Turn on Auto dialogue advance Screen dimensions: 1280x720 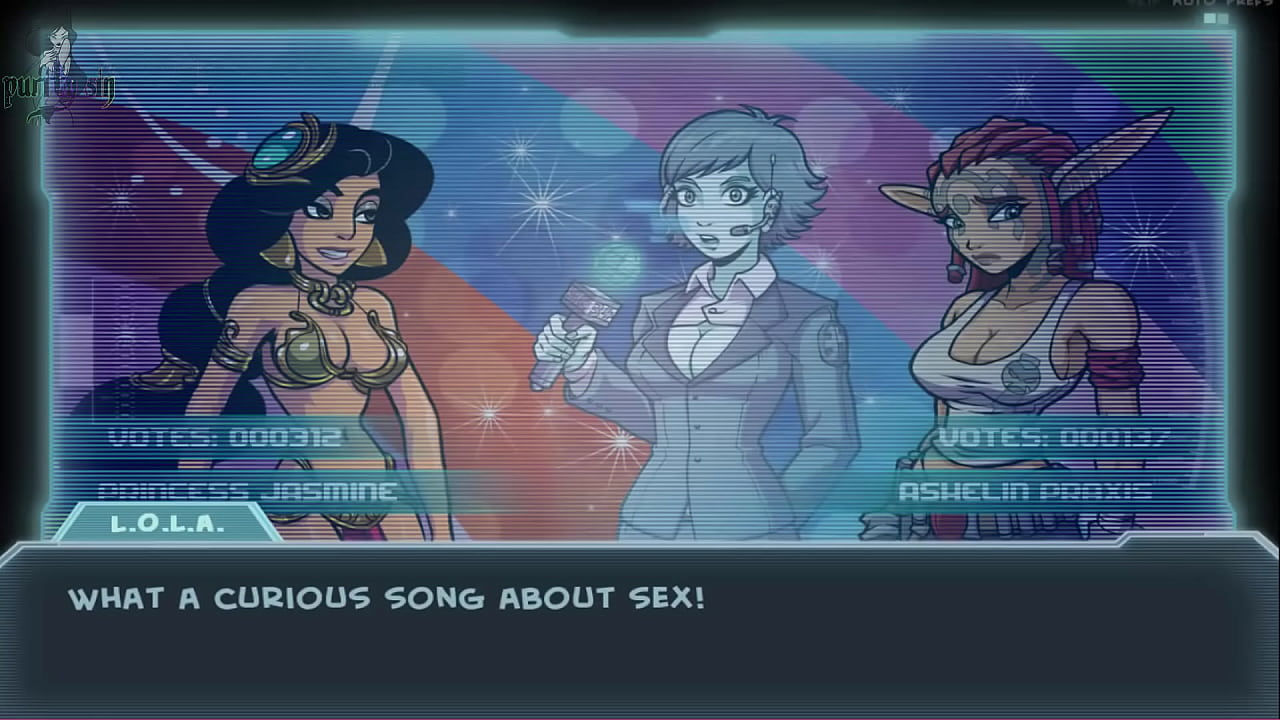[x=1193, y=4]
